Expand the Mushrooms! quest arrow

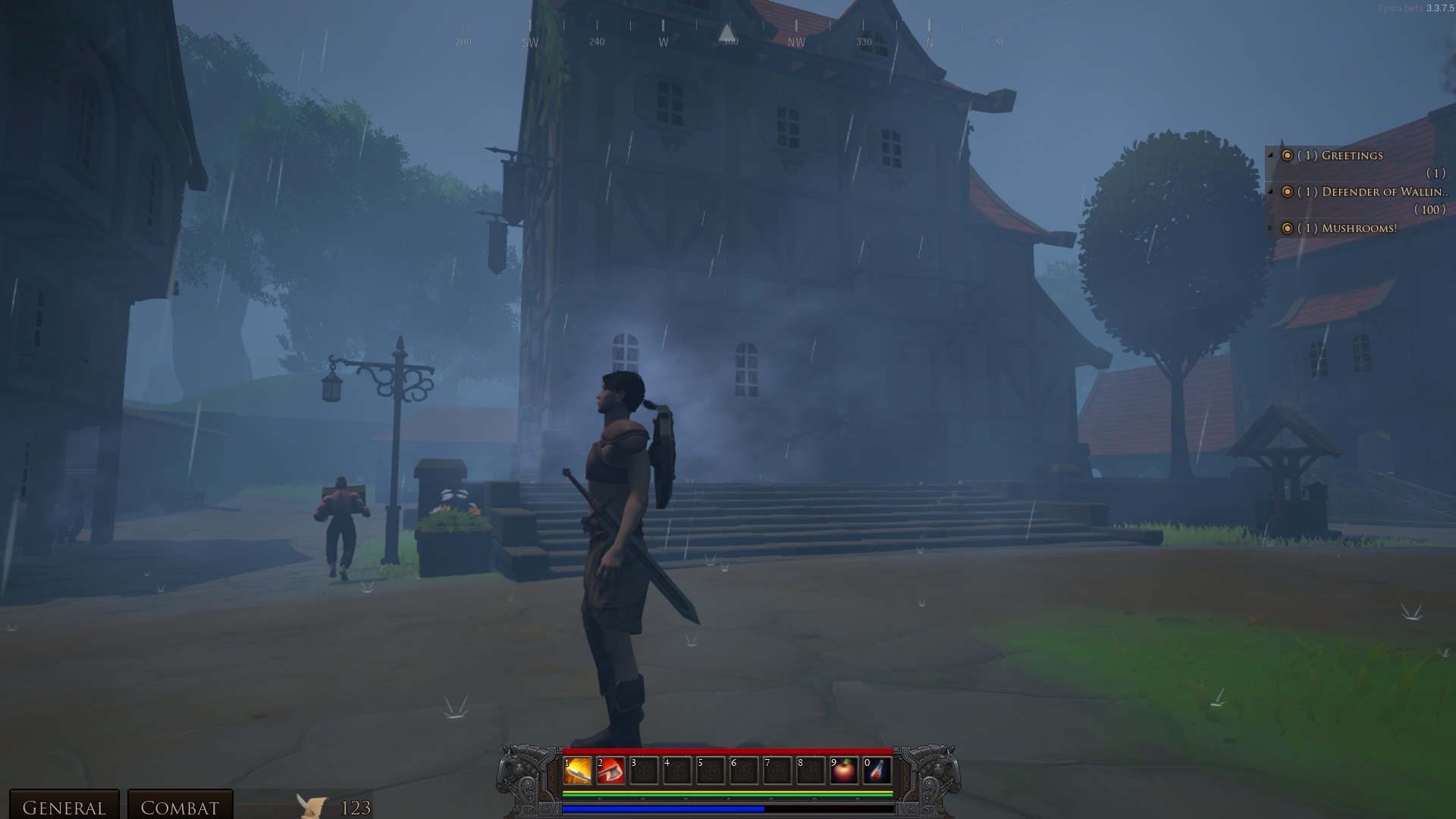pos(1271,228)
